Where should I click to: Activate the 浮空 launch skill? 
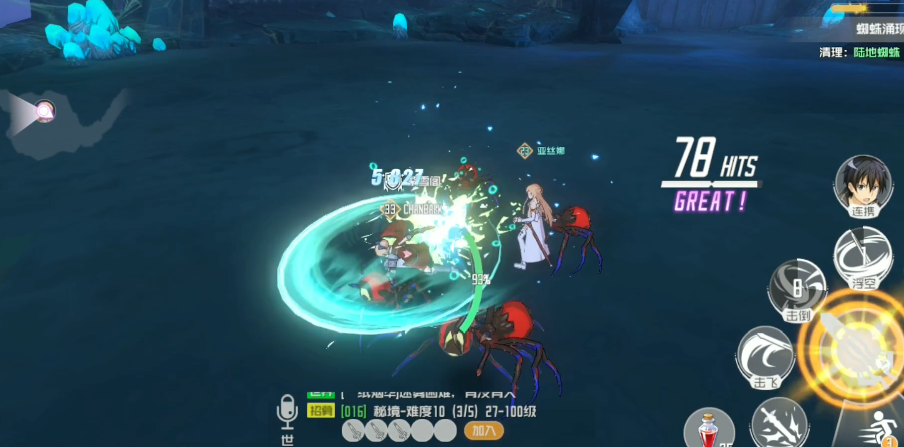(863, 257)
